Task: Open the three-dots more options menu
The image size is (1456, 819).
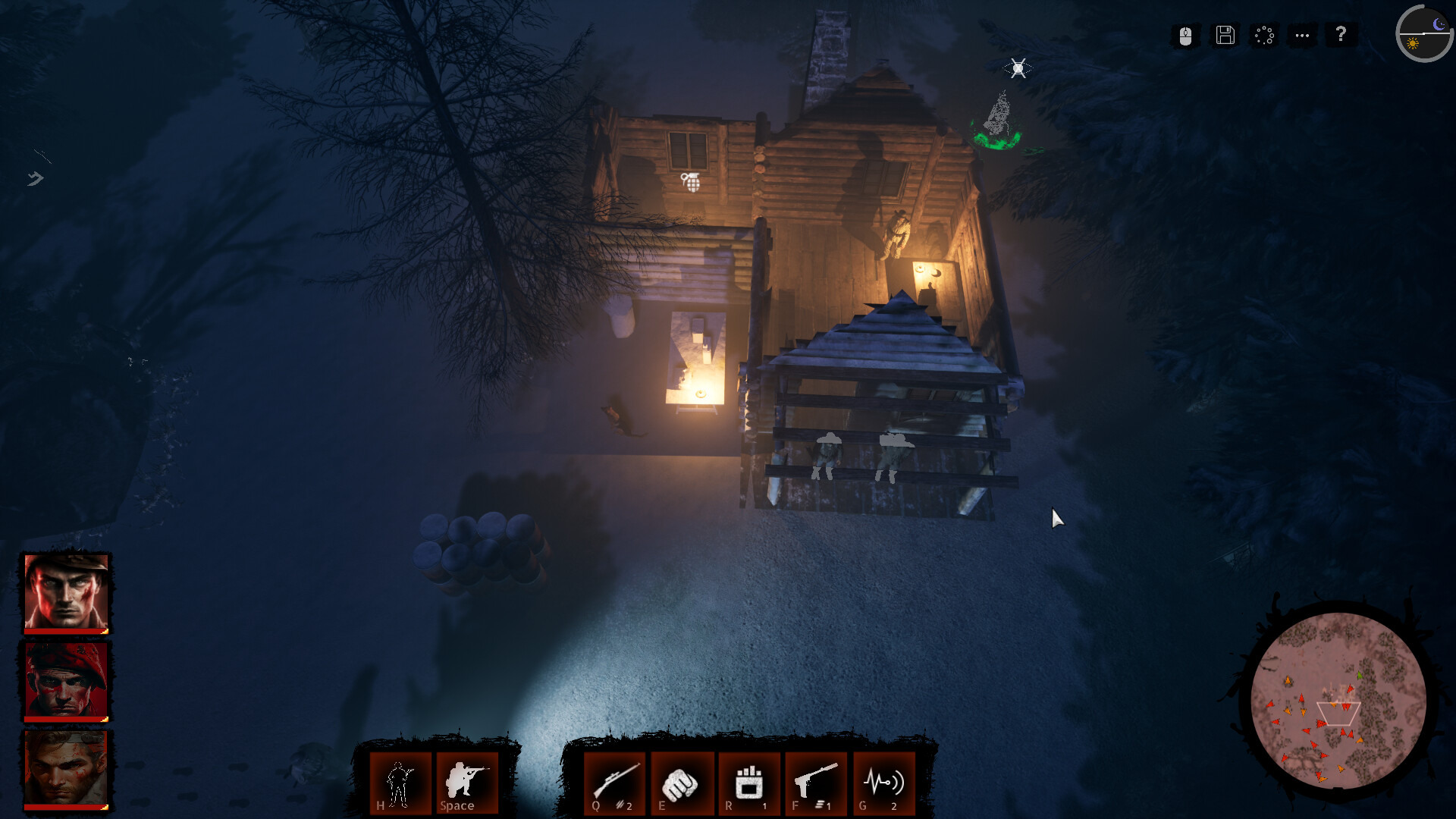Action: tap(1302, 36)
